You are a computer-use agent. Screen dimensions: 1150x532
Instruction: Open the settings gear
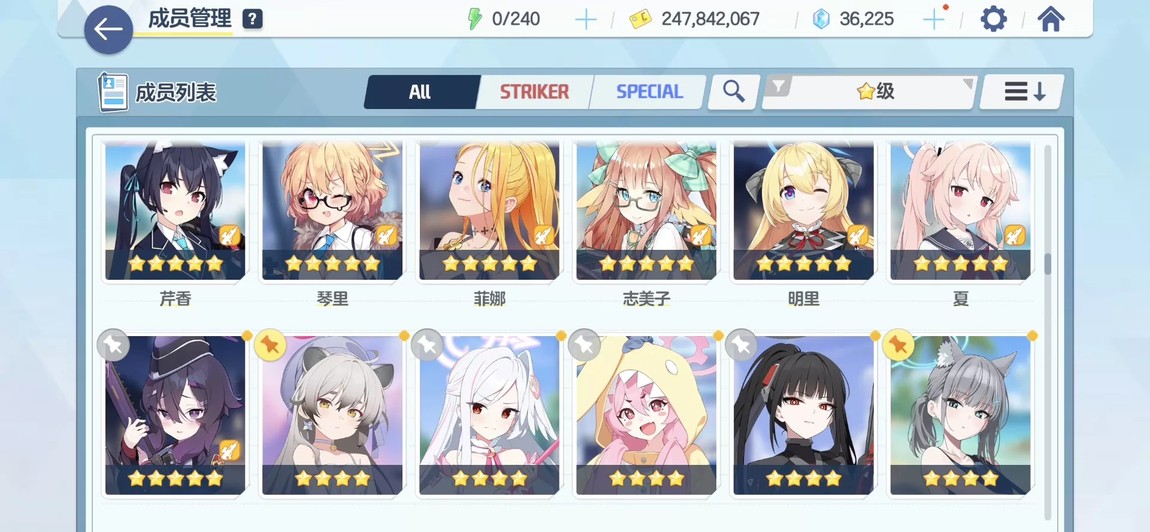pyautogui.click(x=993, y=19)
